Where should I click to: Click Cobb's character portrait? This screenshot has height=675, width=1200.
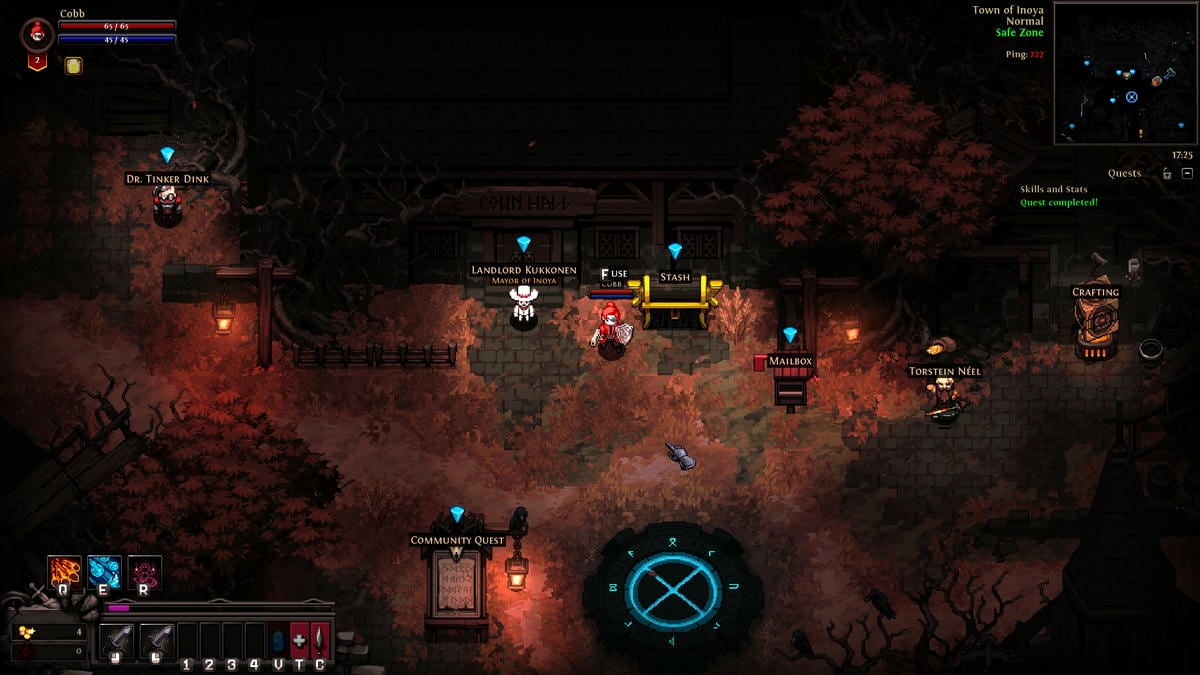point(37,34)
